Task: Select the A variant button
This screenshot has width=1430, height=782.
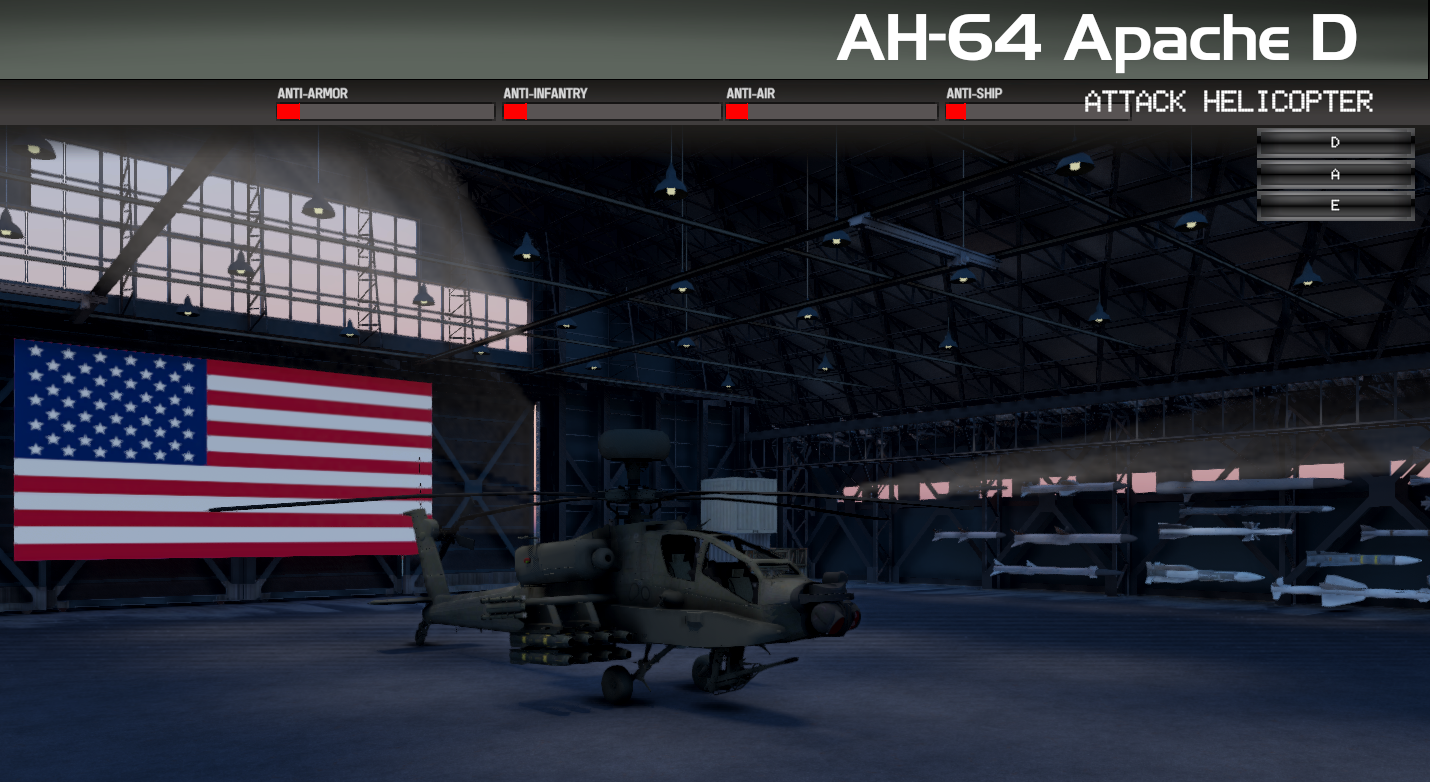Action: point(1334,172)
